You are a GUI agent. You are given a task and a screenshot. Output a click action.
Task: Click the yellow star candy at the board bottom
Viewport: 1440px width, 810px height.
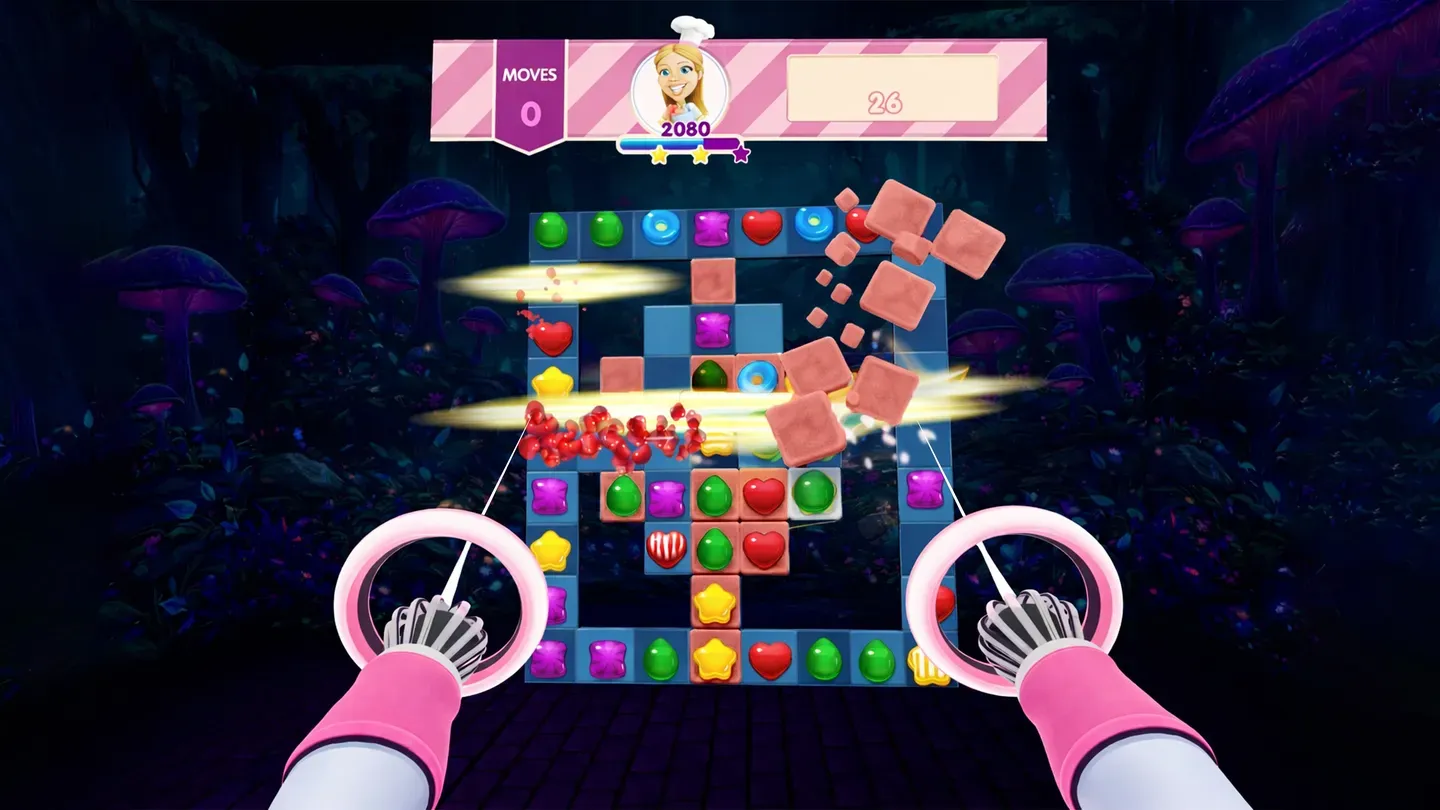point(715,660)
